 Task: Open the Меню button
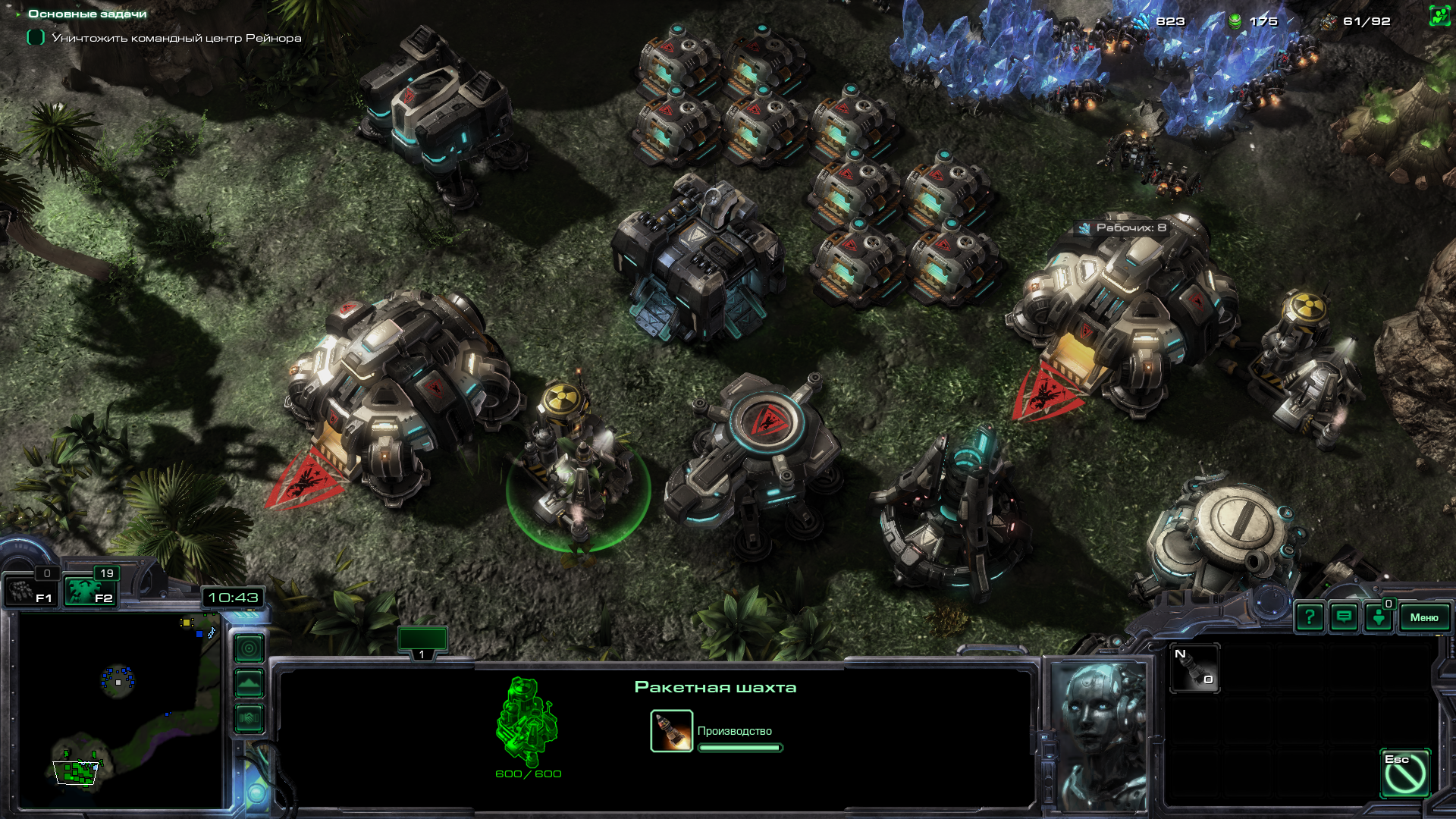[1423, 617]
